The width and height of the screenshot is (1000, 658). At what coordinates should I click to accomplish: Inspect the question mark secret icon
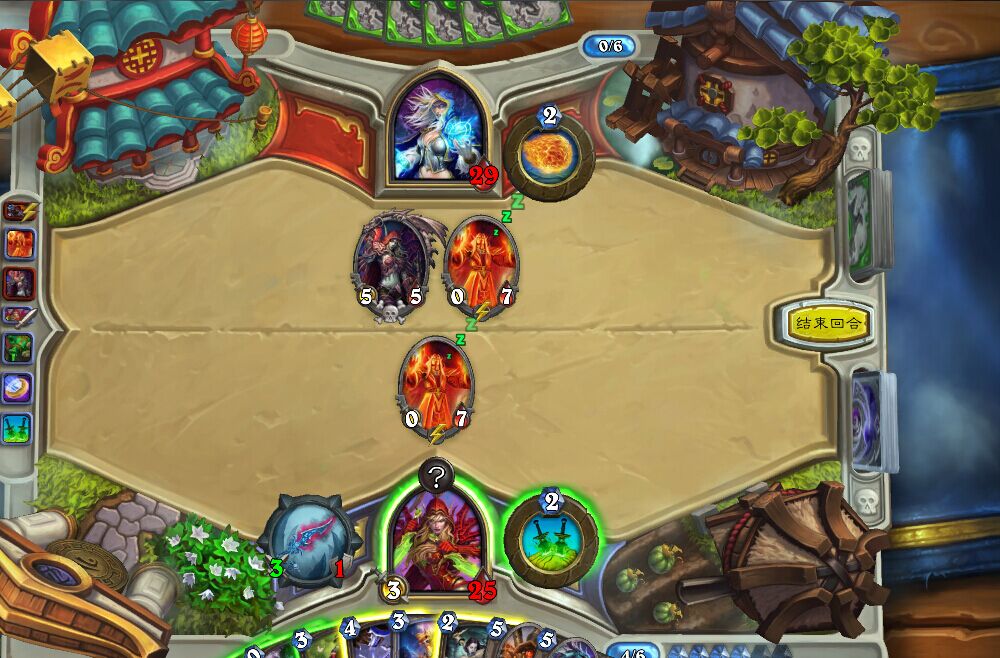point(436,477)
